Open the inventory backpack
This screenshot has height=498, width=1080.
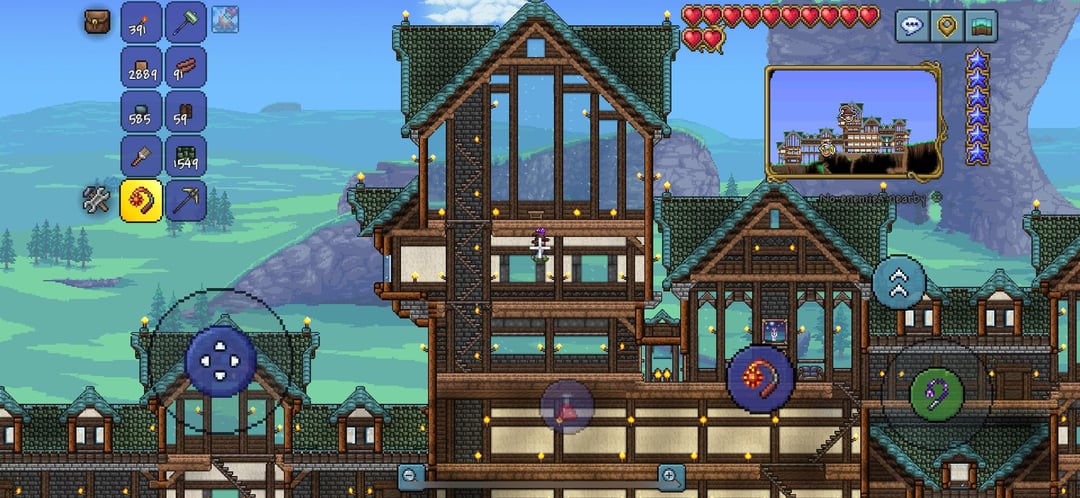tap(97, 22)
